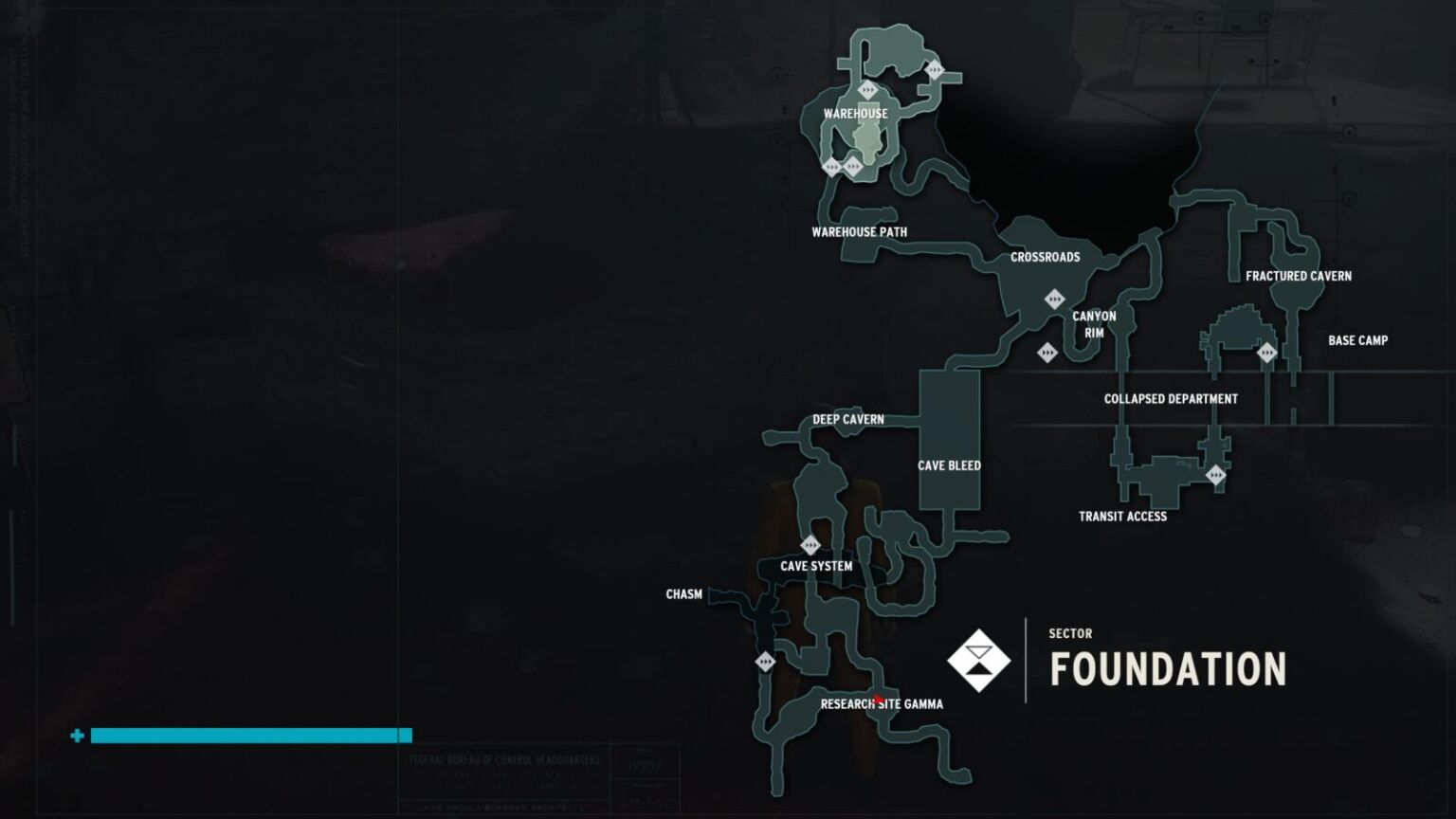Select the Chasm location label
1456x819 pixels.
[x=683, y=594]
